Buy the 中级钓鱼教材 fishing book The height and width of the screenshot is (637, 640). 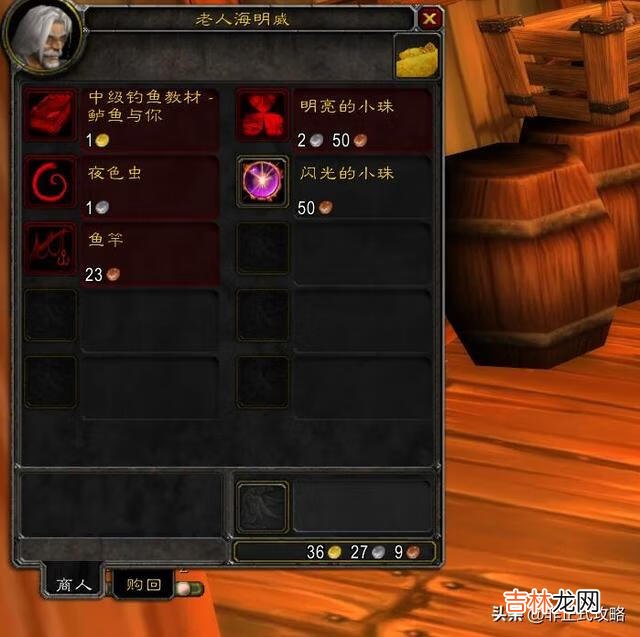pyautogui.click(x=51, y=114)
